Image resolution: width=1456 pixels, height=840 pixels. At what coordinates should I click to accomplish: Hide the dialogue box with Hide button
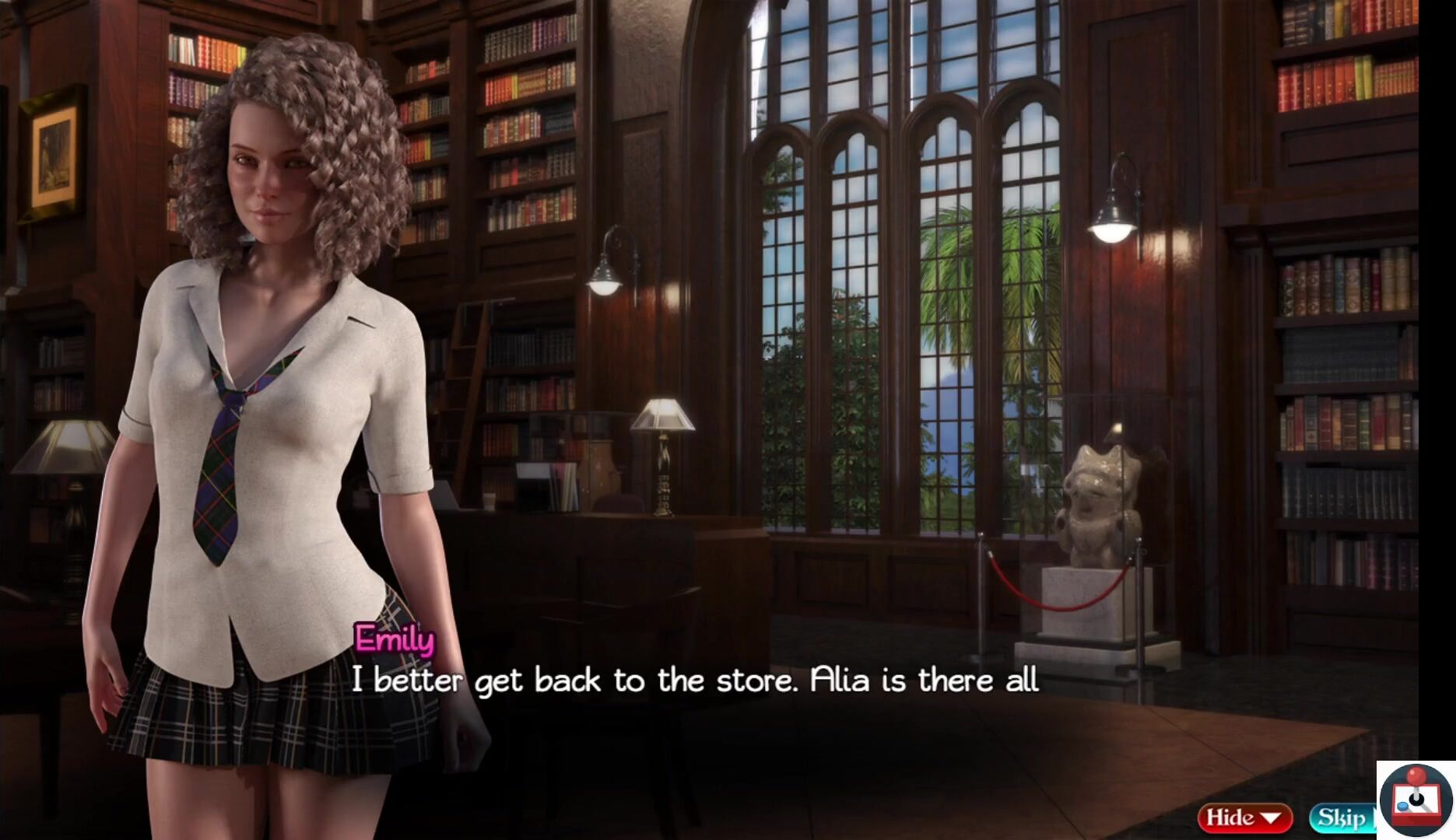[x=1244, y=817]
